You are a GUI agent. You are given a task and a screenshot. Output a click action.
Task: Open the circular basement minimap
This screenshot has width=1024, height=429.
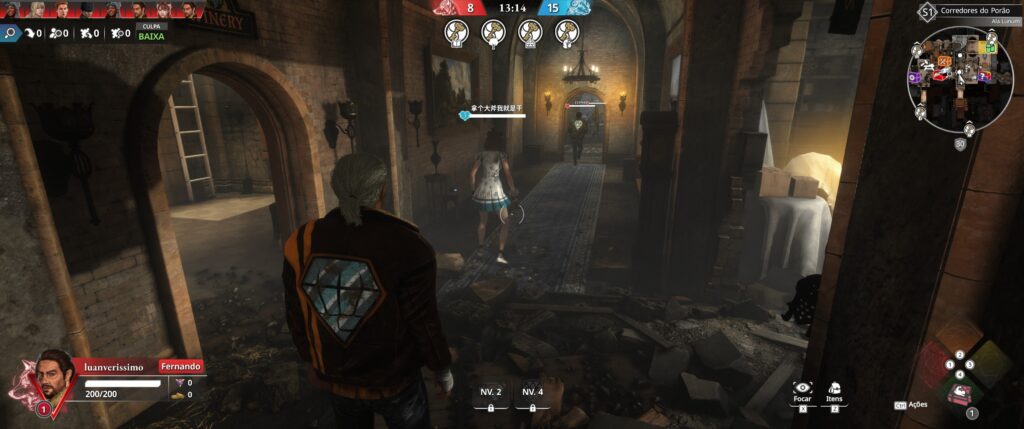pos(954,78)
